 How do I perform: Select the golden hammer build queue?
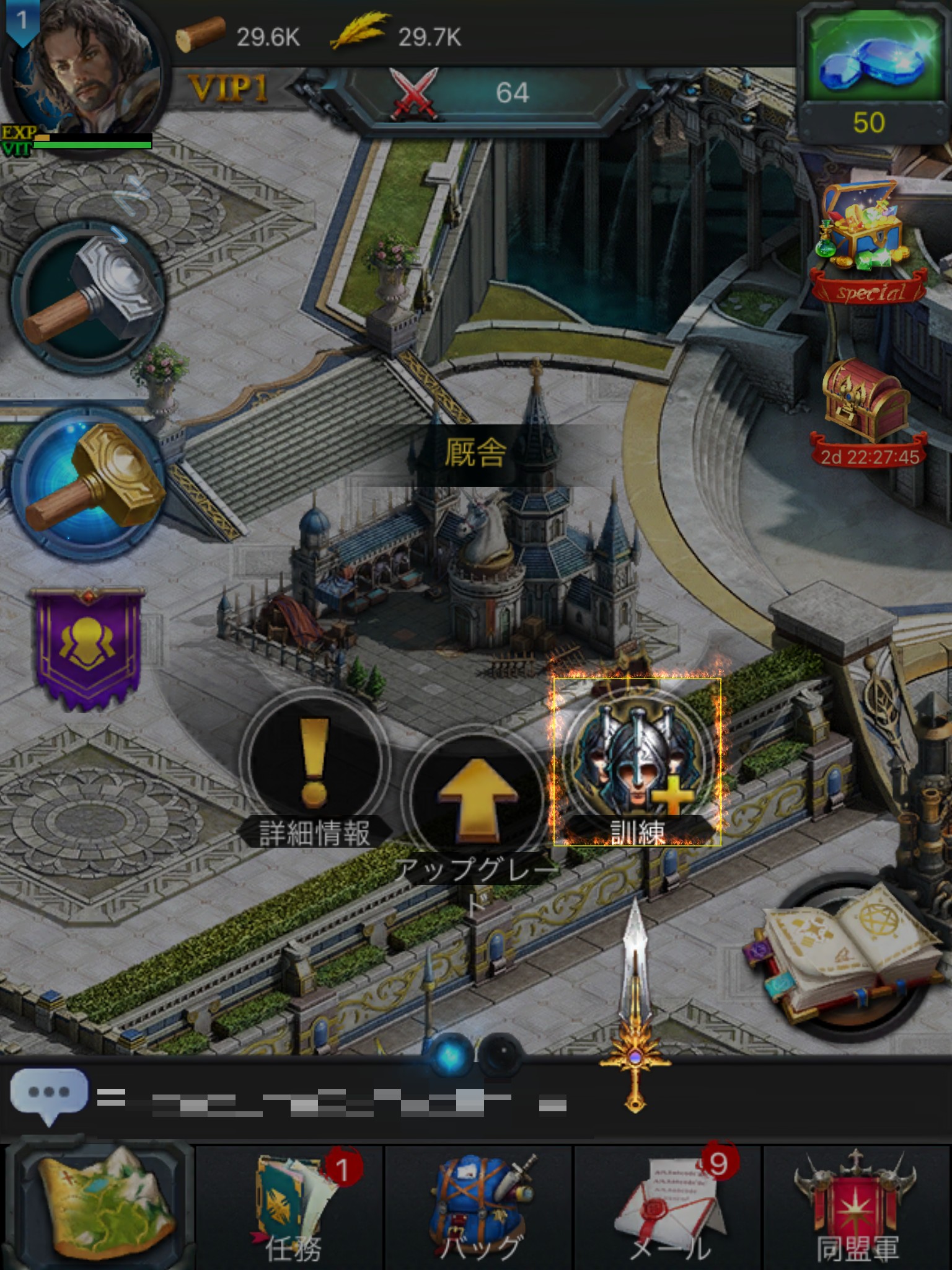(x=88, y=481)
